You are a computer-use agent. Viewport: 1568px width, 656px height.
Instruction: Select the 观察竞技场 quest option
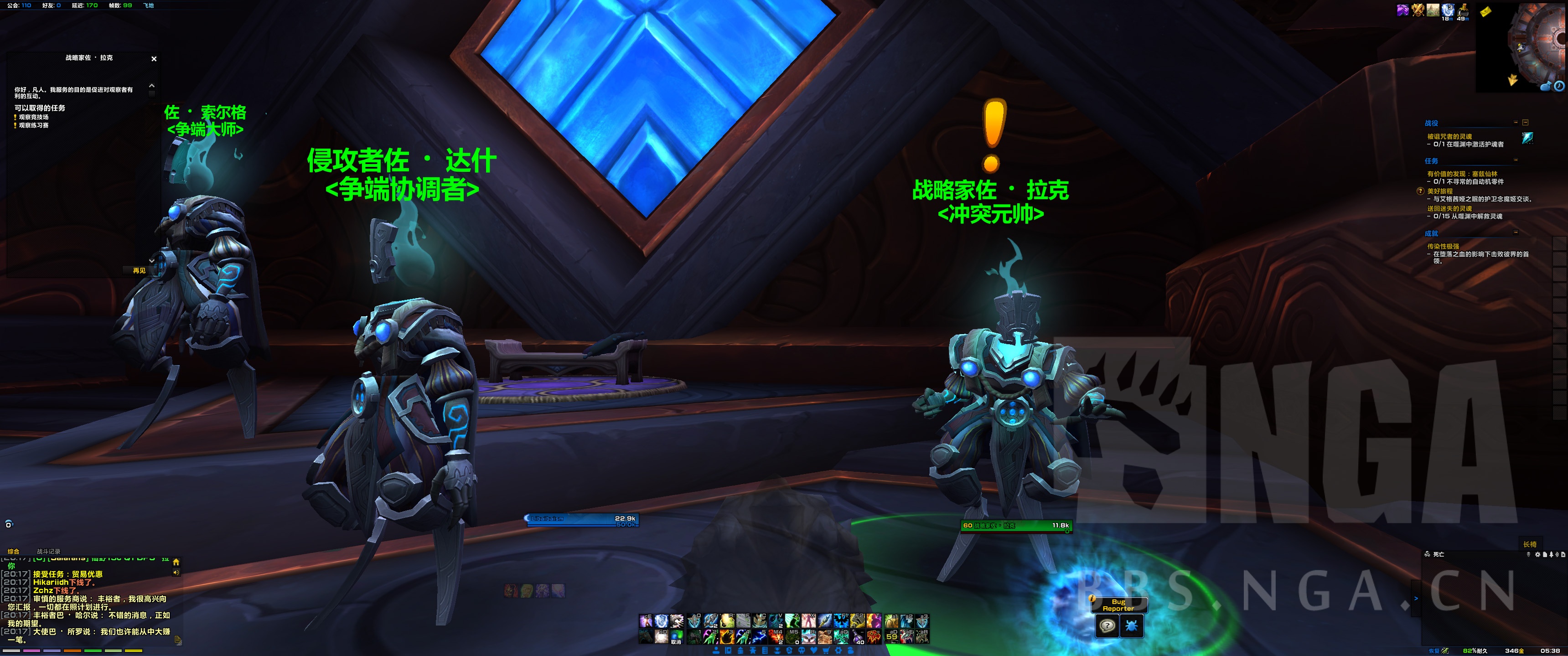(x=33, y=118)
